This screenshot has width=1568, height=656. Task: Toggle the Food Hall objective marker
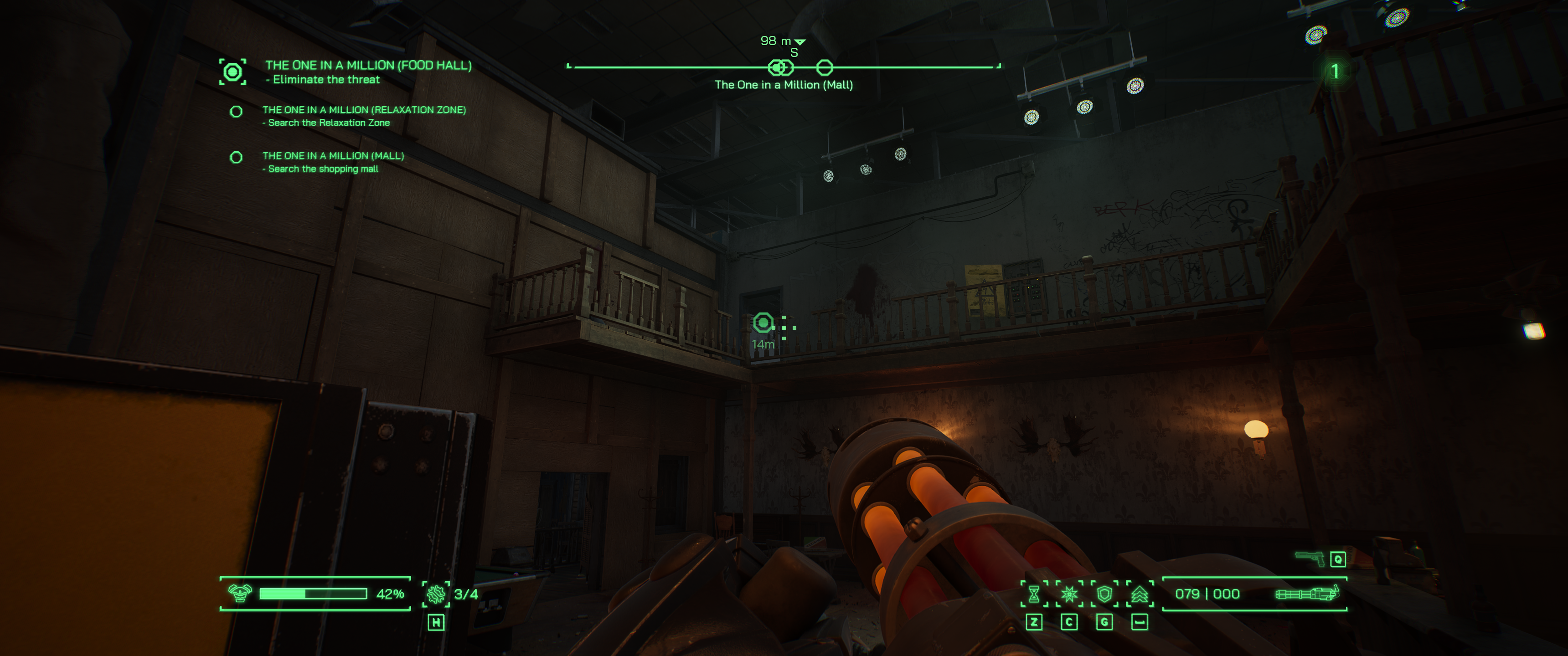[232, 71]
